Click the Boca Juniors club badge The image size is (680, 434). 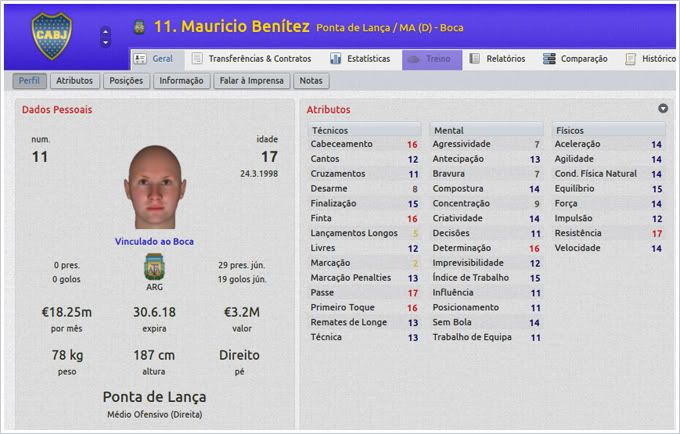coord(51,36)
